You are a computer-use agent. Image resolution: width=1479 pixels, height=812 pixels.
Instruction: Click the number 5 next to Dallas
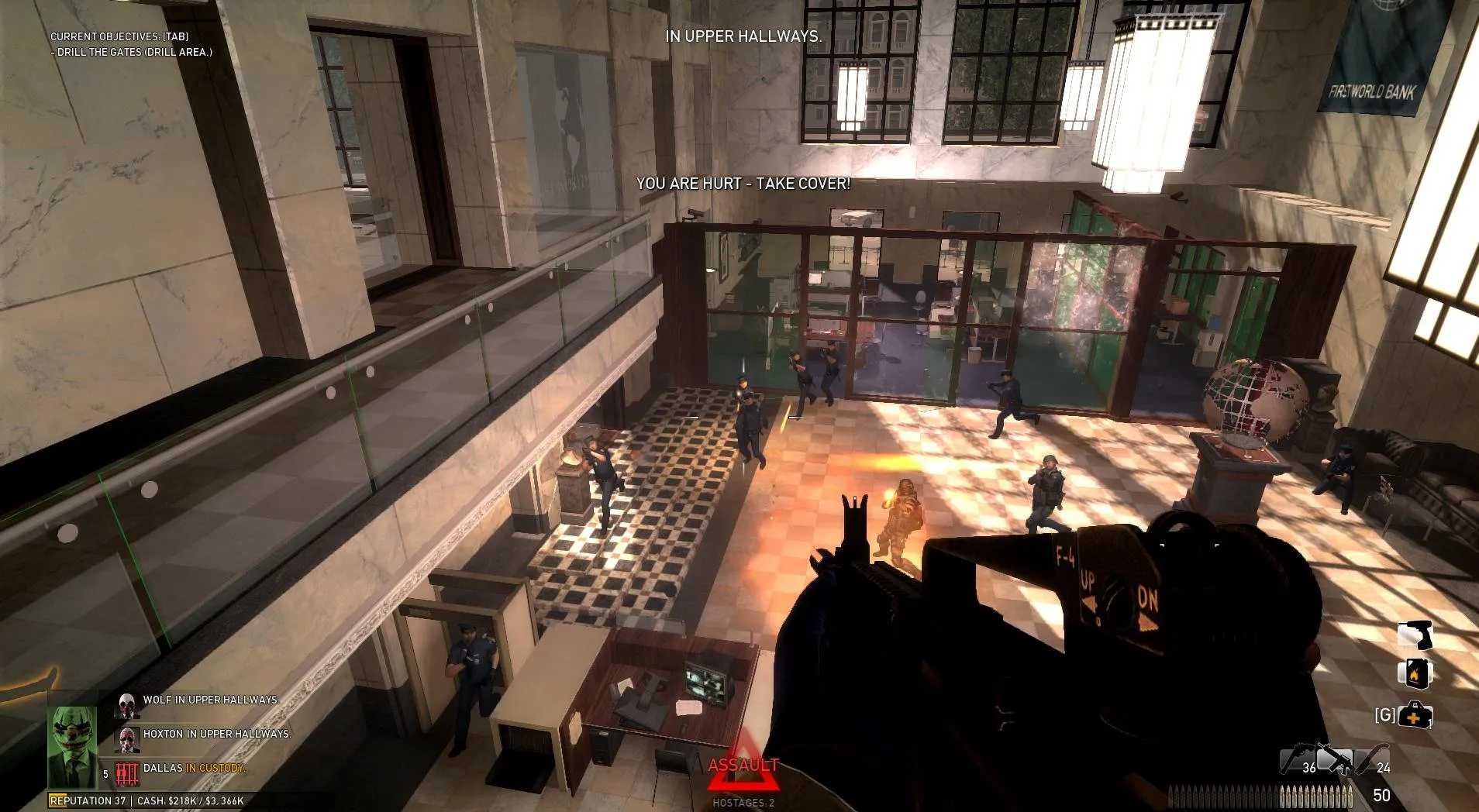click(x=105, y=773)
